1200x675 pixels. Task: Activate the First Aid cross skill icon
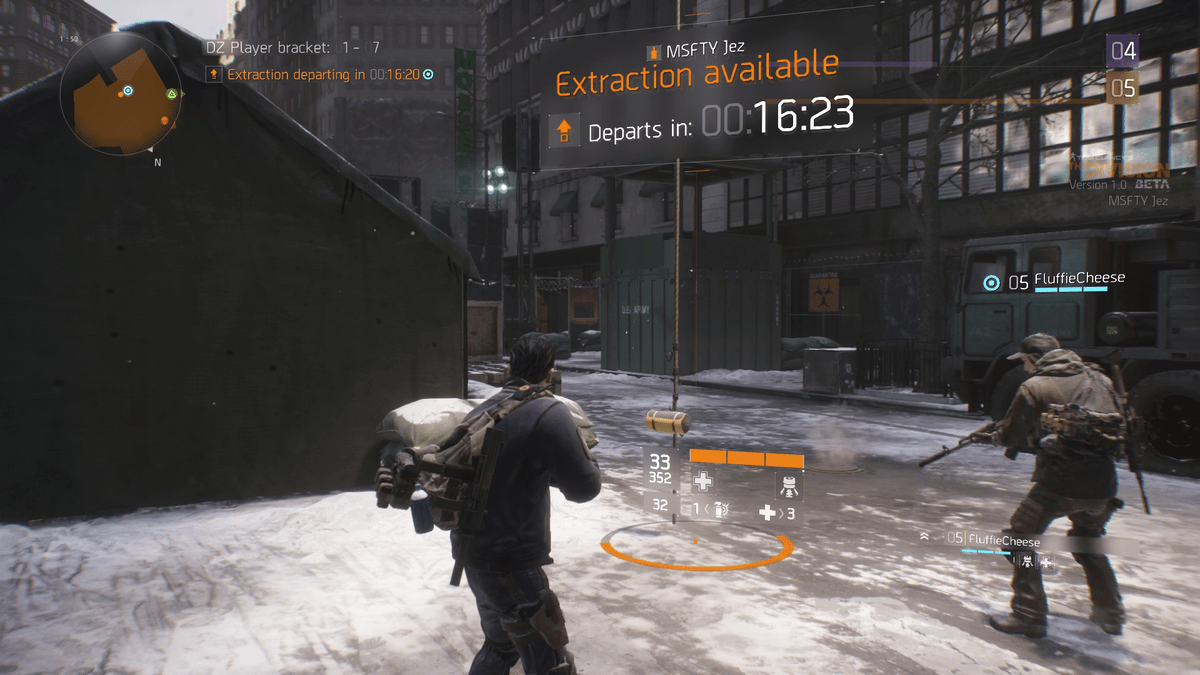pos(703,482)
